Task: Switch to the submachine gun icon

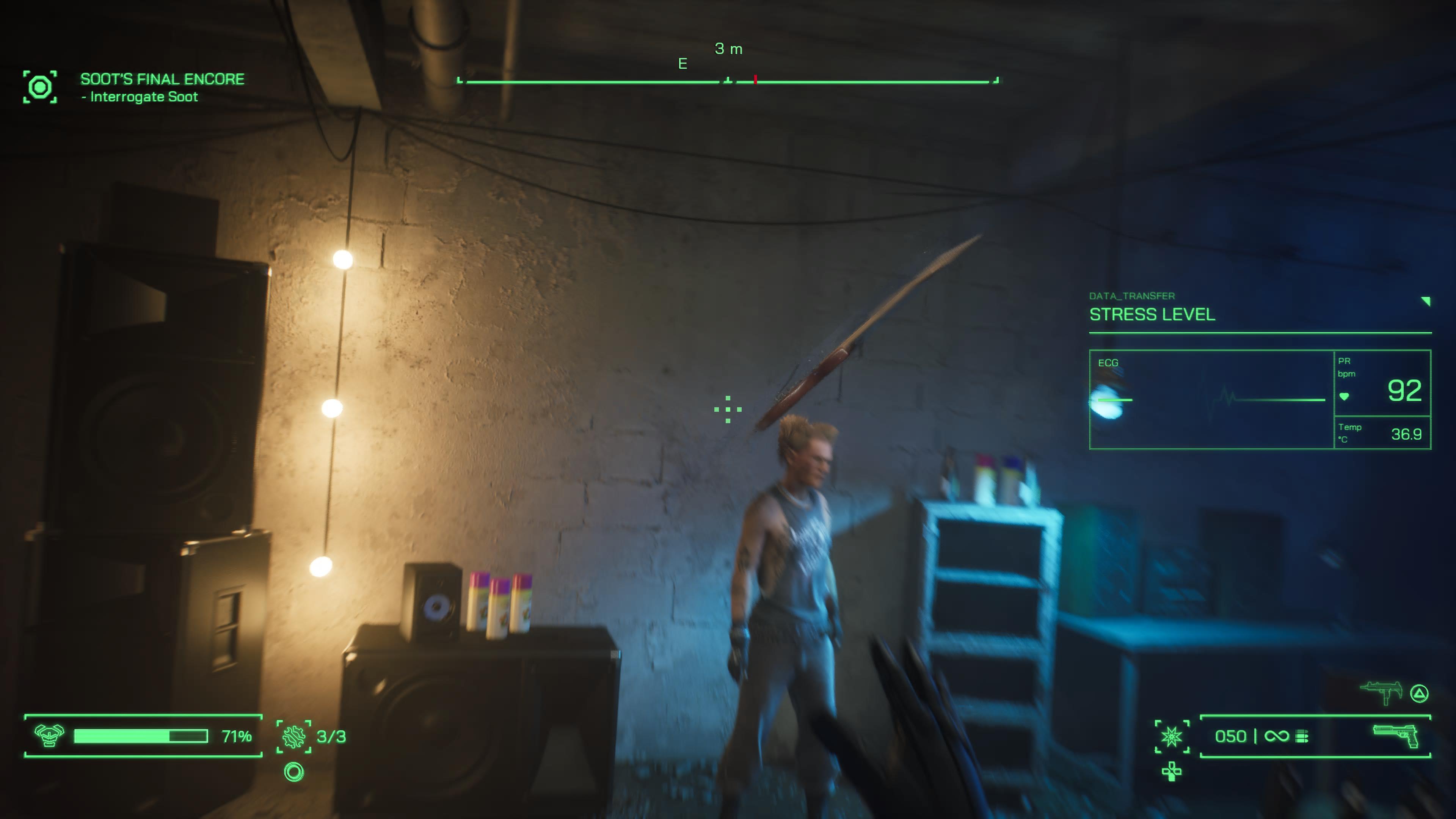Action: [x=1381, y=692]
